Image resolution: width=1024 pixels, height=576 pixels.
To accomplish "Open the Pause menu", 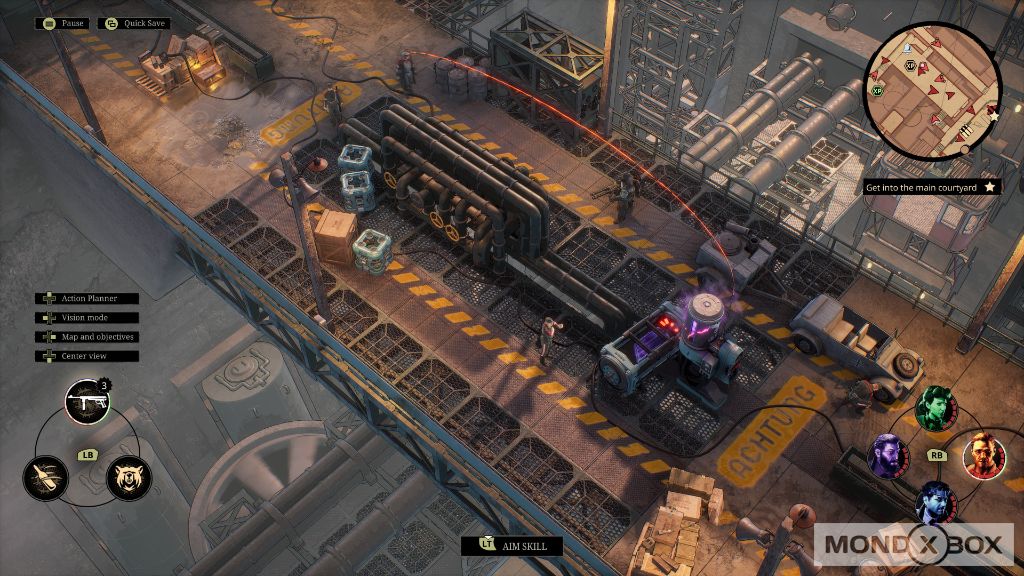I will coord(62,23).
